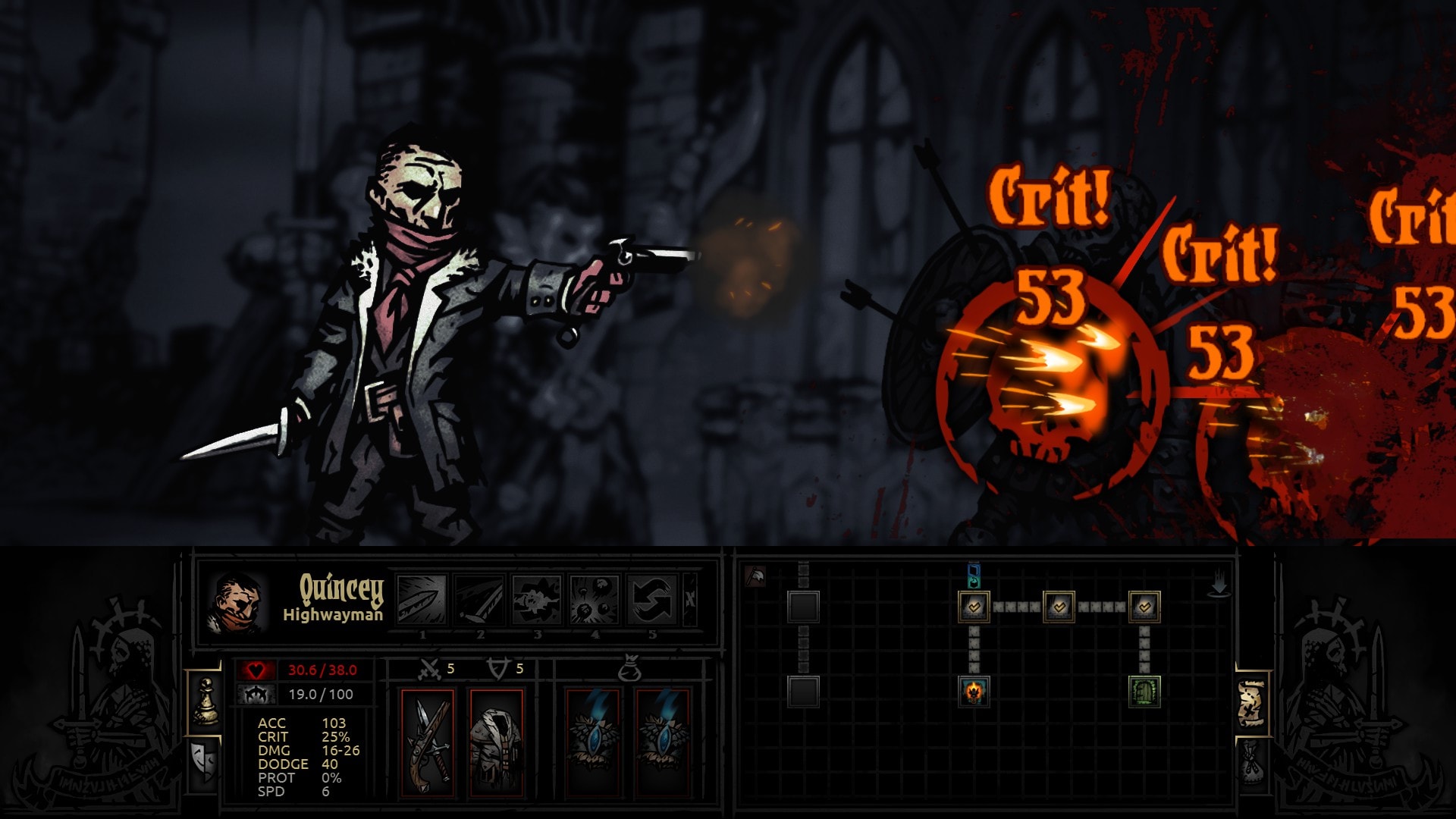Use the grapeshot blast skill in slot 4

point(595,599)
